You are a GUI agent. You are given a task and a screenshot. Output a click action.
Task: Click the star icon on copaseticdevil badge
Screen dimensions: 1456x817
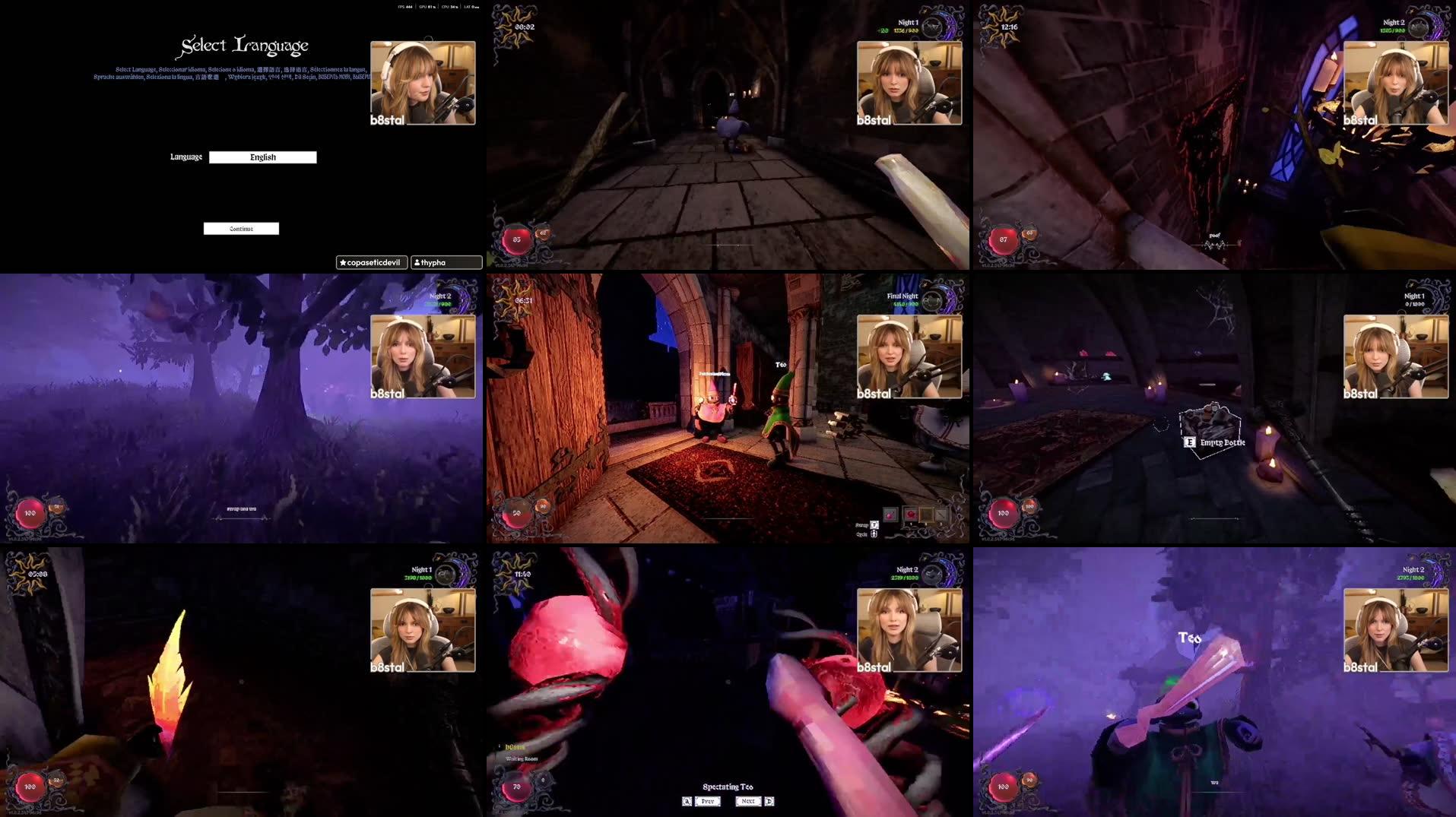[343, 261]
